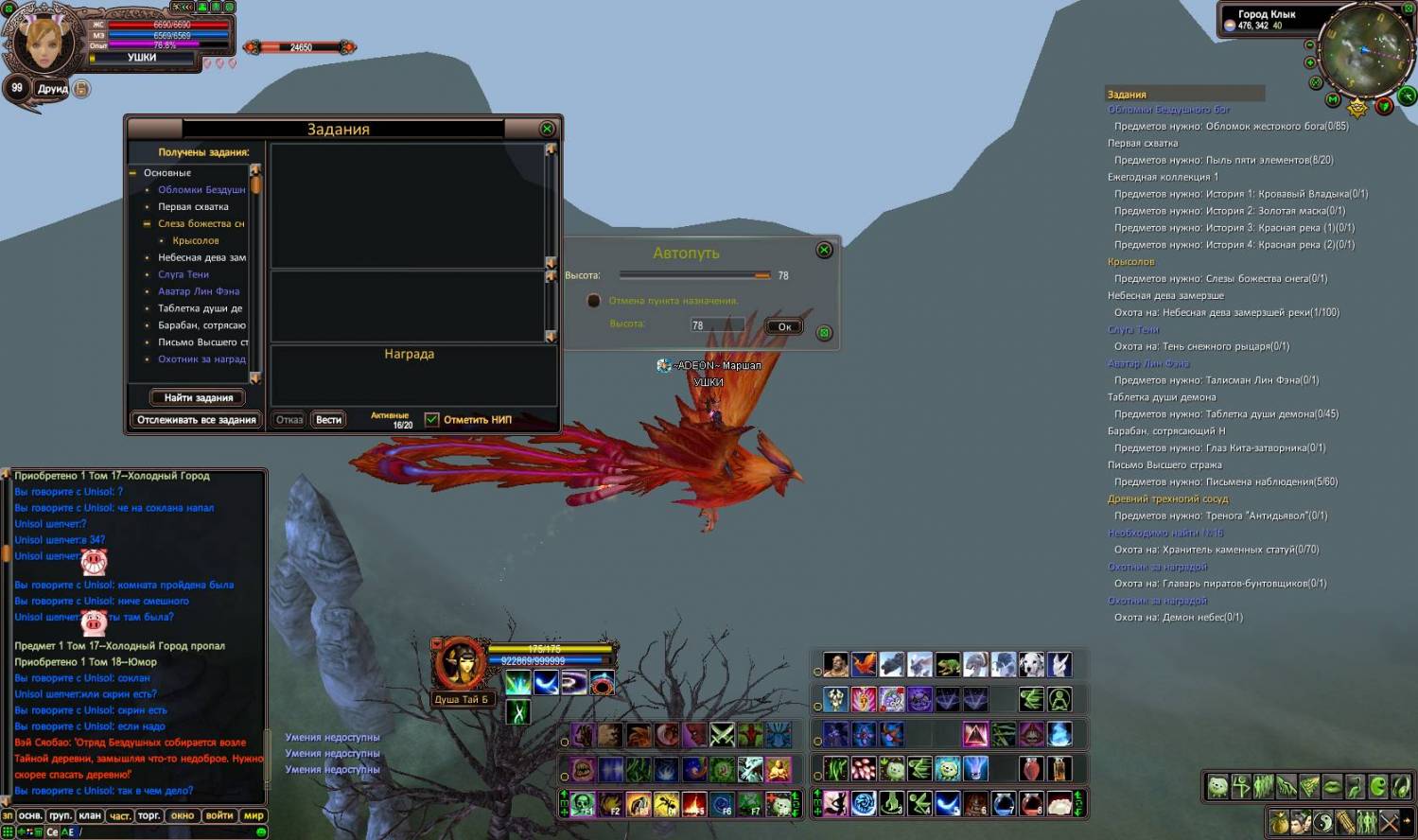Open the world map with M button
Image resolution: width=1418 pixels, height=840 pixels.
pyautogui.click(x=1333, y=99)
